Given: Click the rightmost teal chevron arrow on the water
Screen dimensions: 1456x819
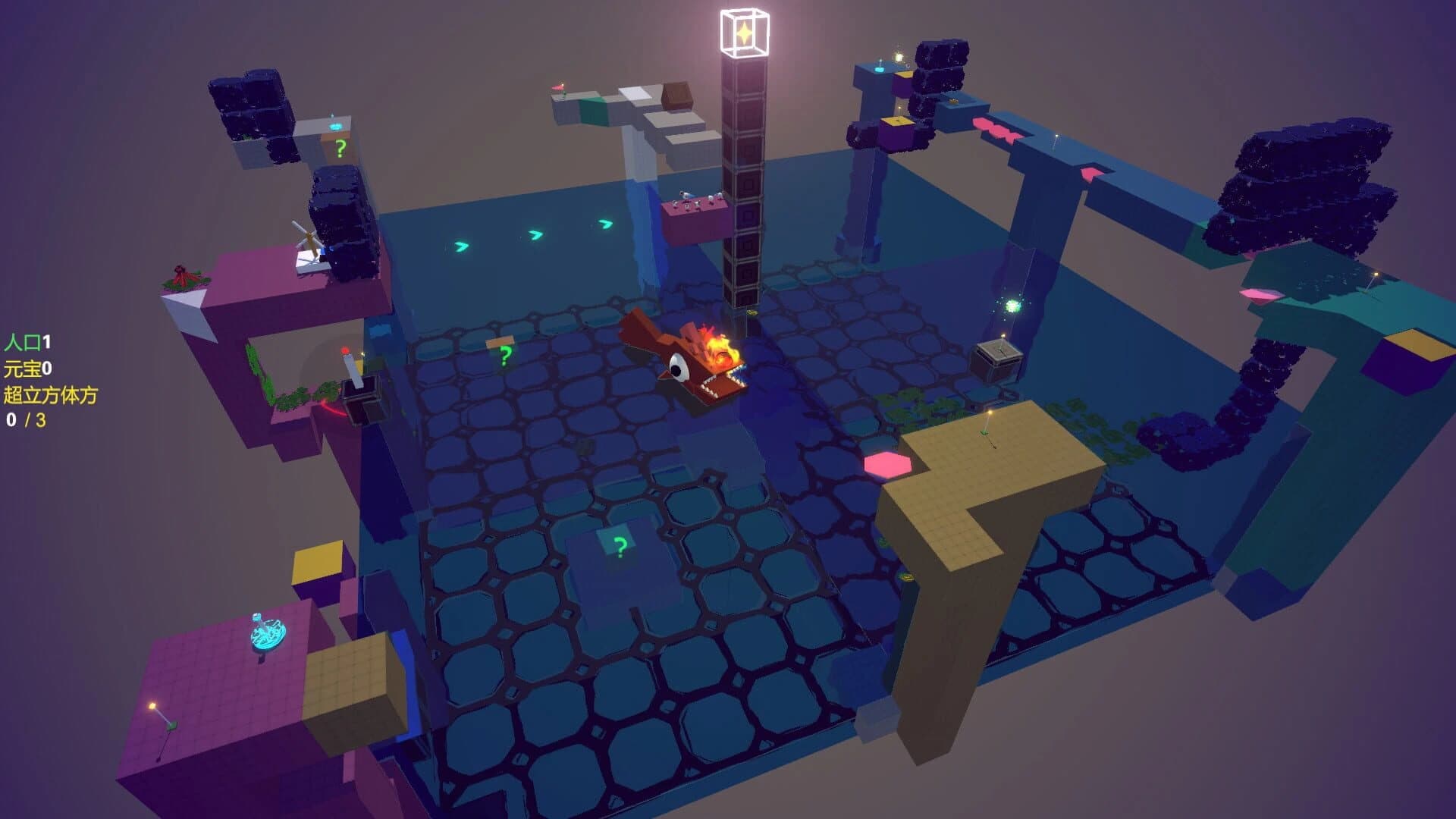Looking at the screenshot, I should pos(604,224).
